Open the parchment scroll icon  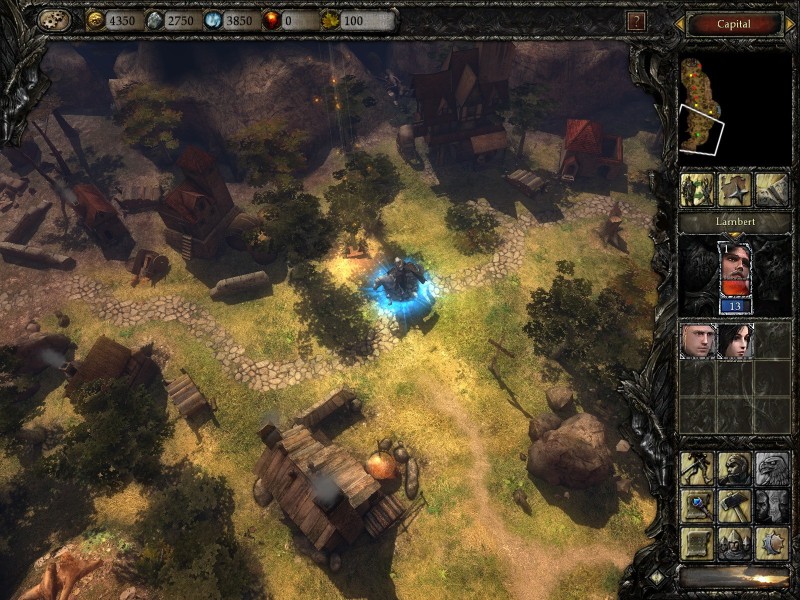(697, 542)
